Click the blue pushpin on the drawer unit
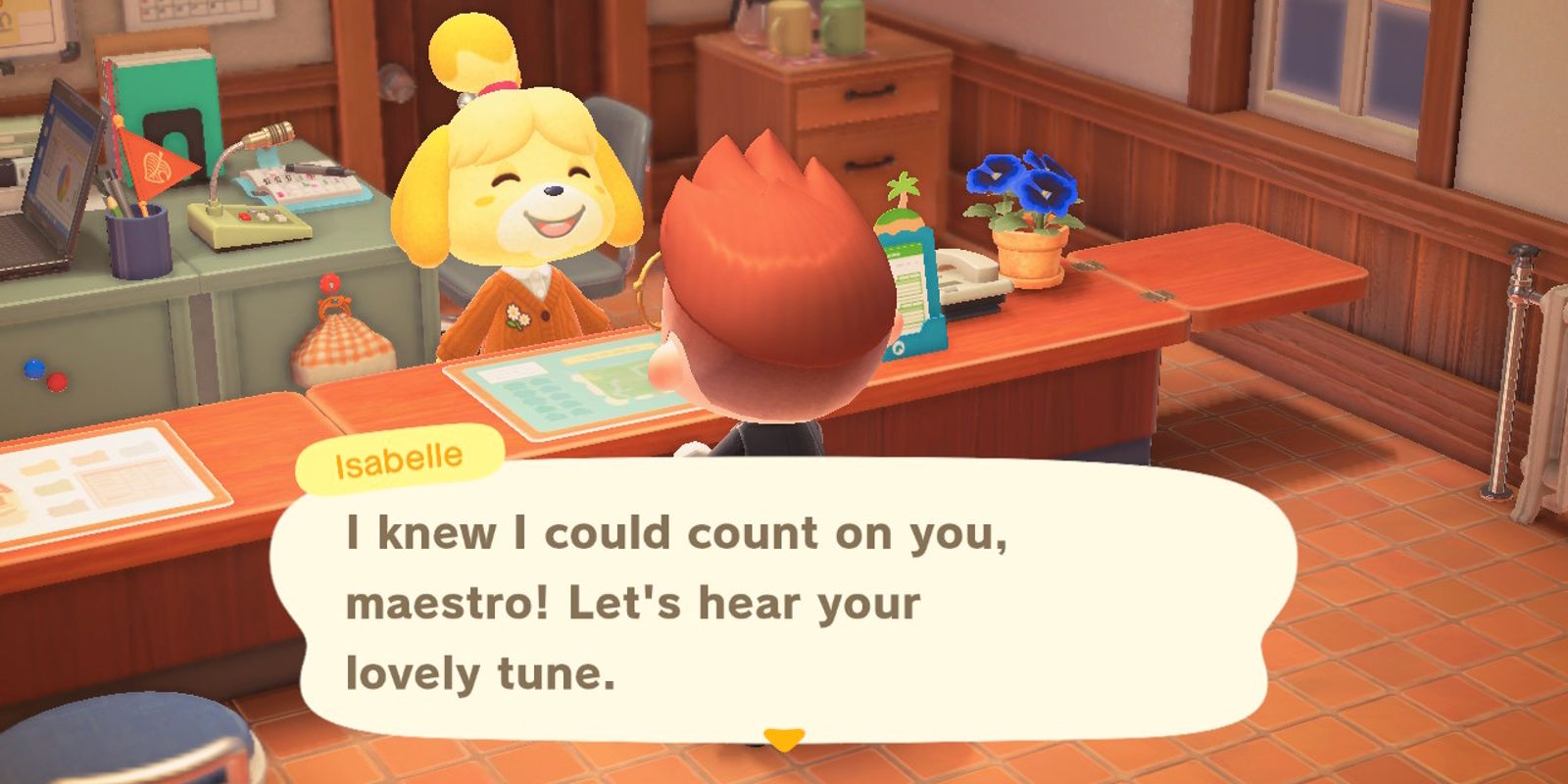This screenshot has width=1568, height=784. tap(33, 369)
